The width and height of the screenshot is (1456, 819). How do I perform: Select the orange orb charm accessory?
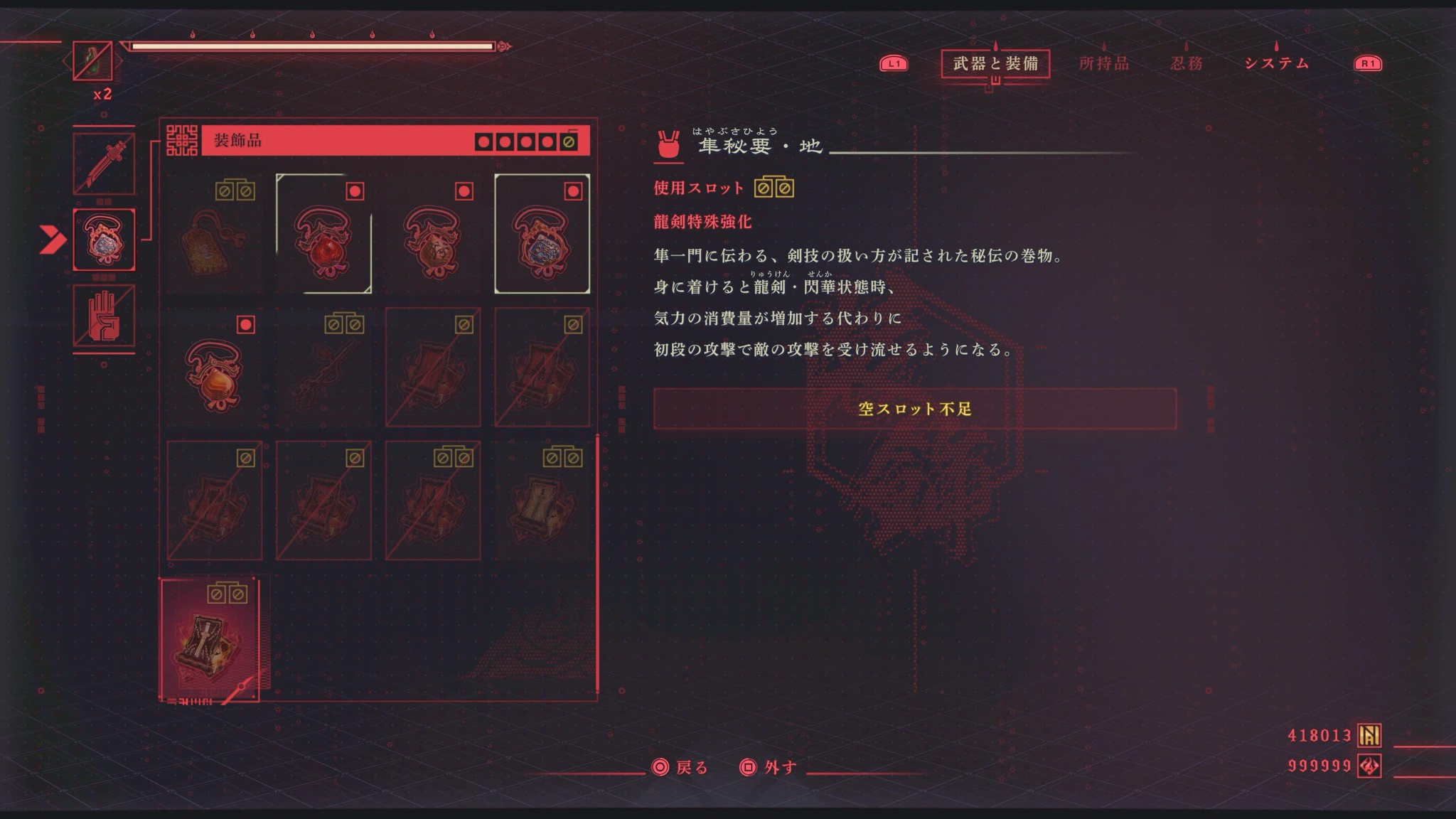pyautogui.click(x=214, y=368)
